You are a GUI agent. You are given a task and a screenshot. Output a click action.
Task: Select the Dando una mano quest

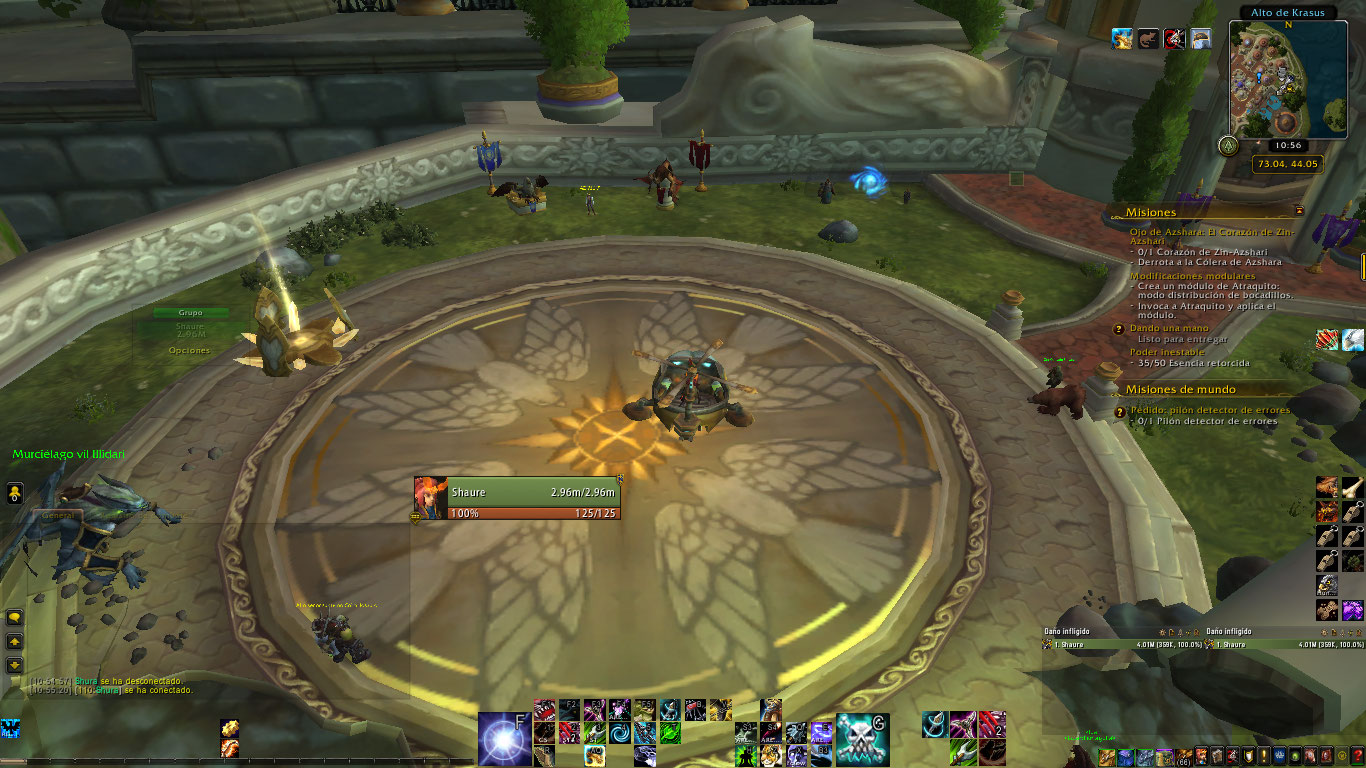click(x=1169, y=328)
